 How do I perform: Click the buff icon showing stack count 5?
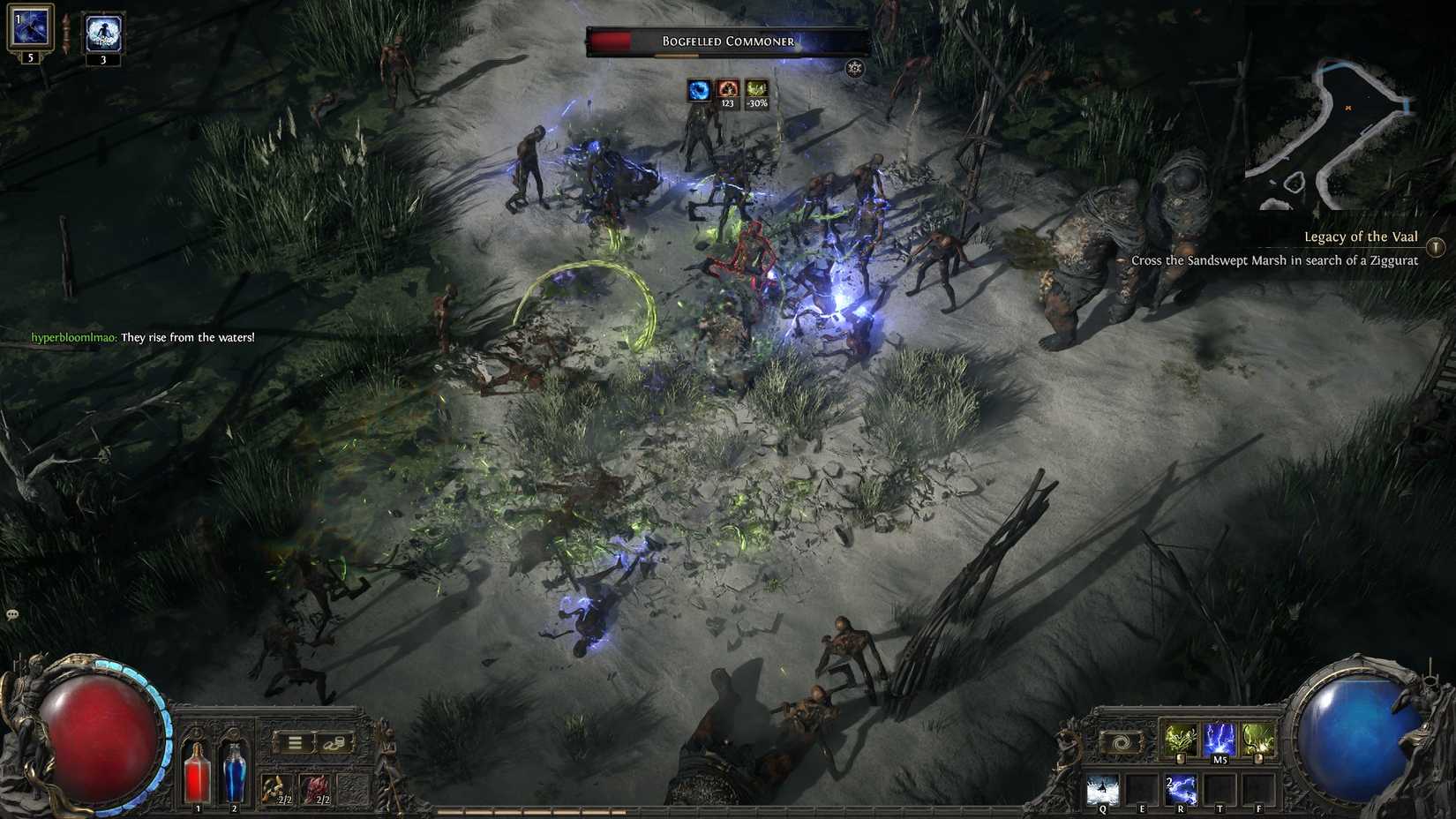pyautogui.click(x=33, y=26)
